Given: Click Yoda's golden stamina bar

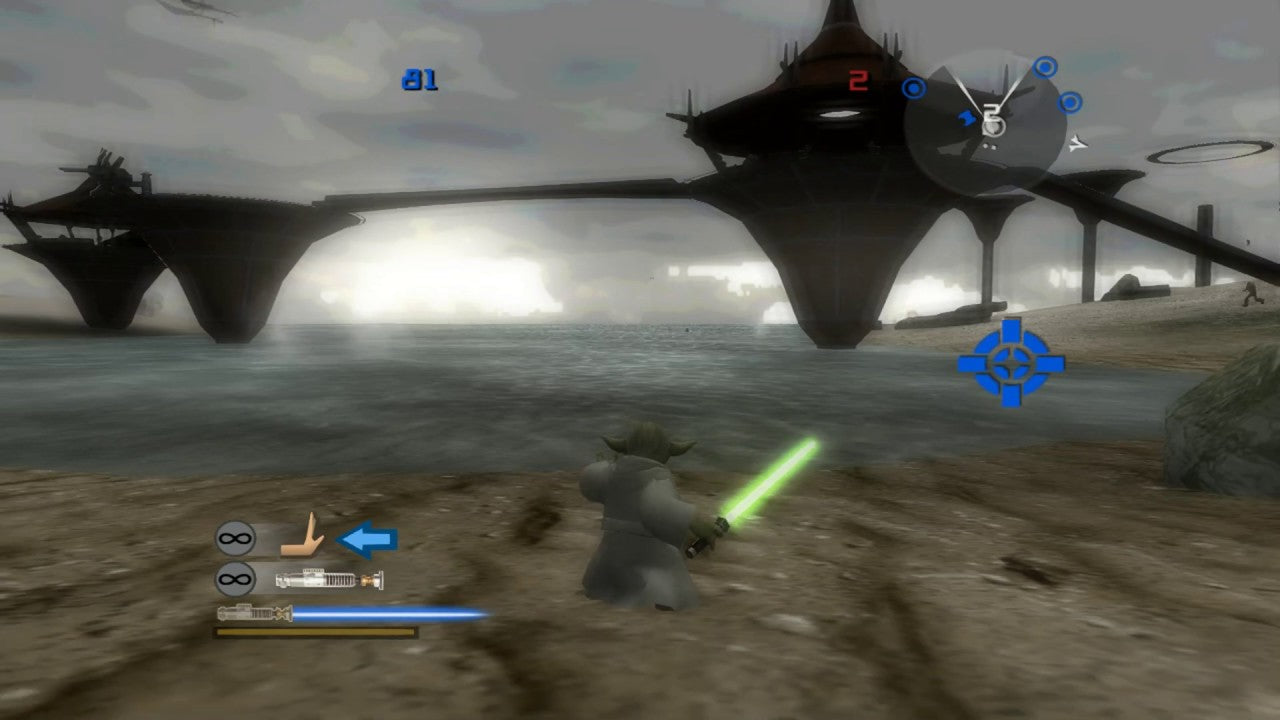Looking at the screenshot, I should click(x=313, y=633).
